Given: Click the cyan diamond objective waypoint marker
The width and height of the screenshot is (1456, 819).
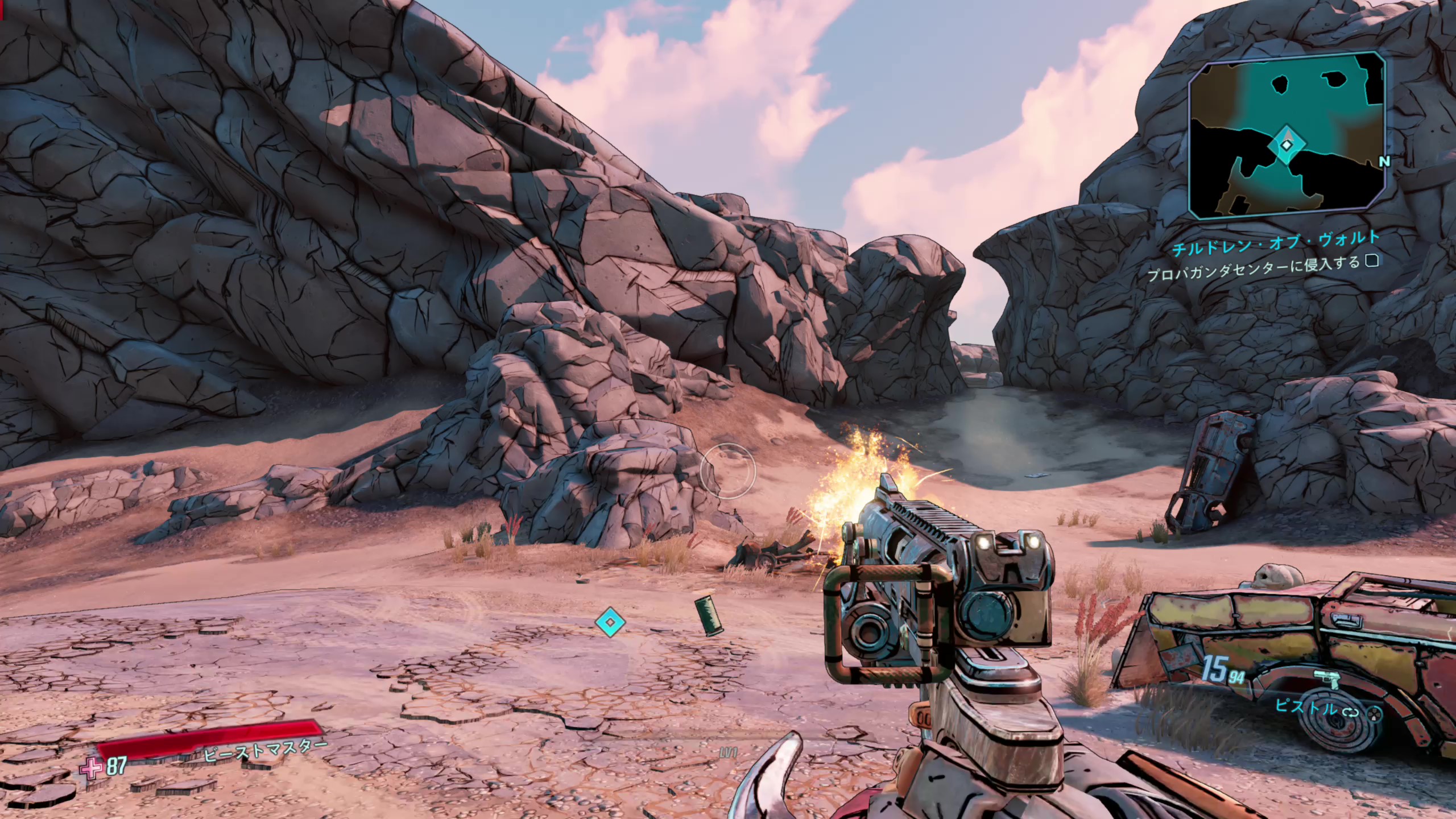Looking at the screenshot, I should coord(610,622).
